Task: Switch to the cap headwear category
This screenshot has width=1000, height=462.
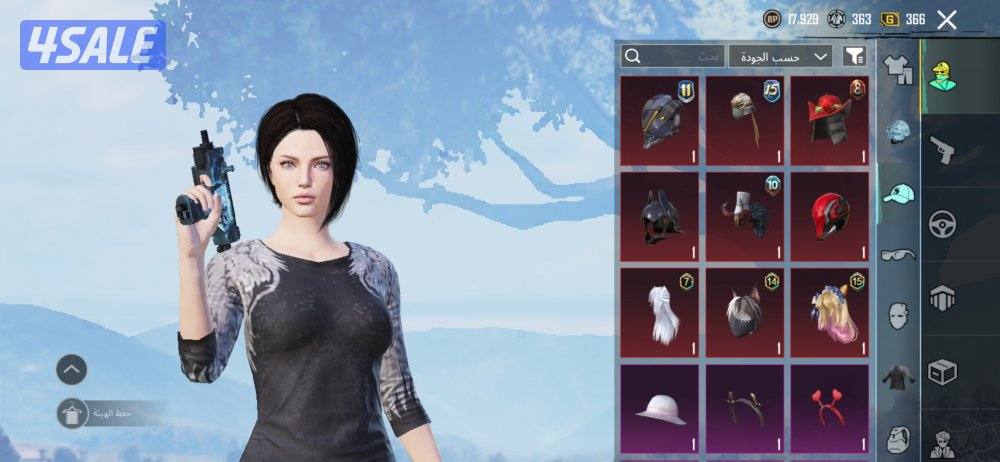Action: [x=899, y=193]
